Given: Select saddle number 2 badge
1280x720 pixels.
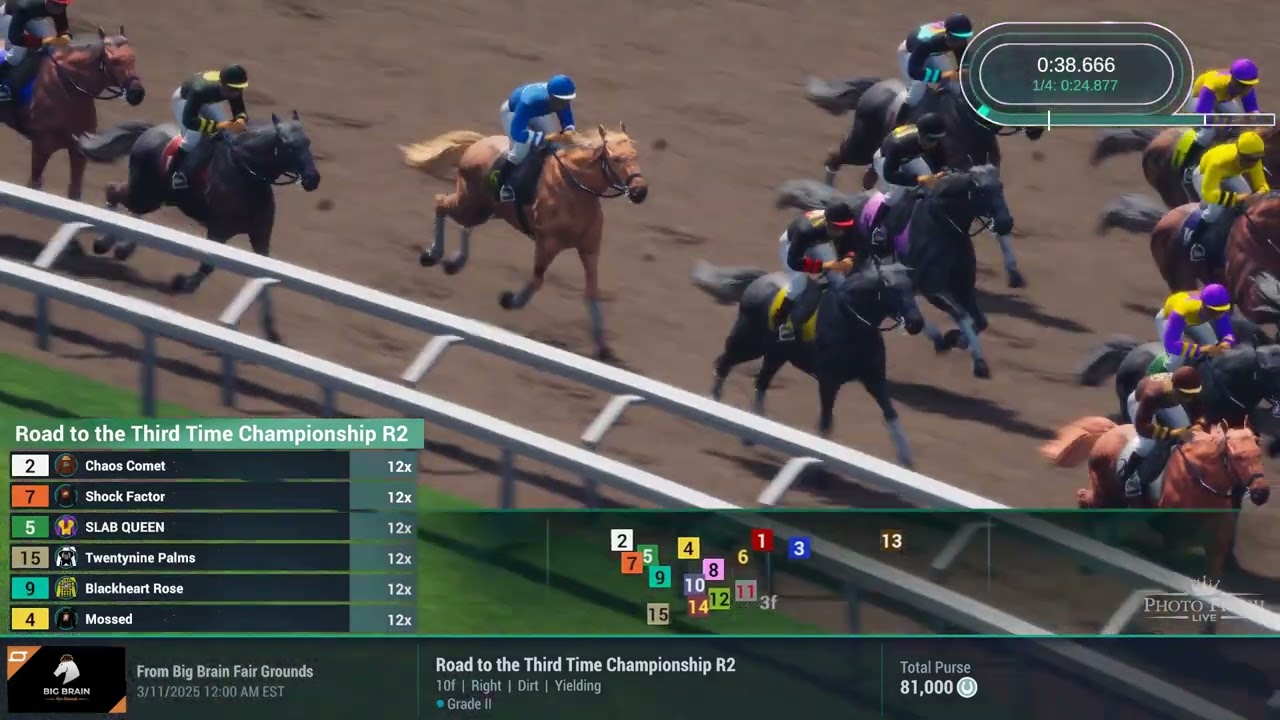Looking at the screenshot, I should tap(30, 465).
